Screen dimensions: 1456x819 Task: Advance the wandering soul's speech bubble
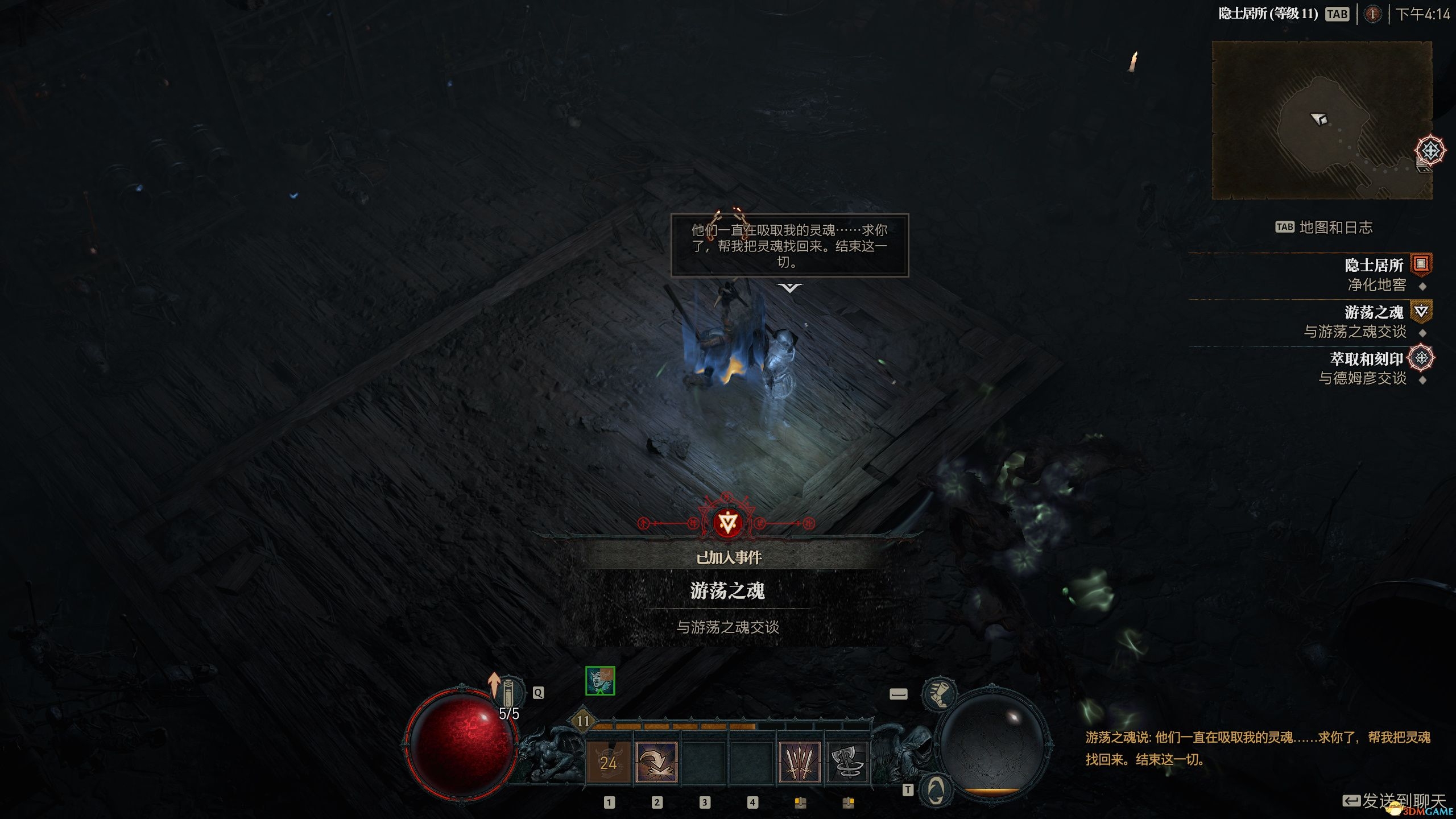(789, 245)
